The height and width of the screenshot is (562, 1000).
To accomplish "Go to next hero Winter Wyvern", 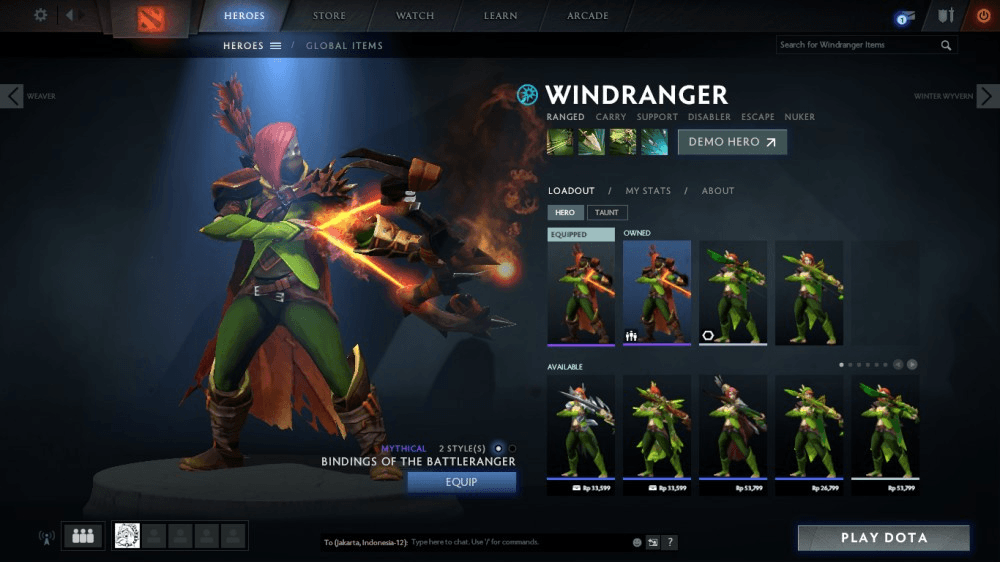I will [x=987, y=96].
